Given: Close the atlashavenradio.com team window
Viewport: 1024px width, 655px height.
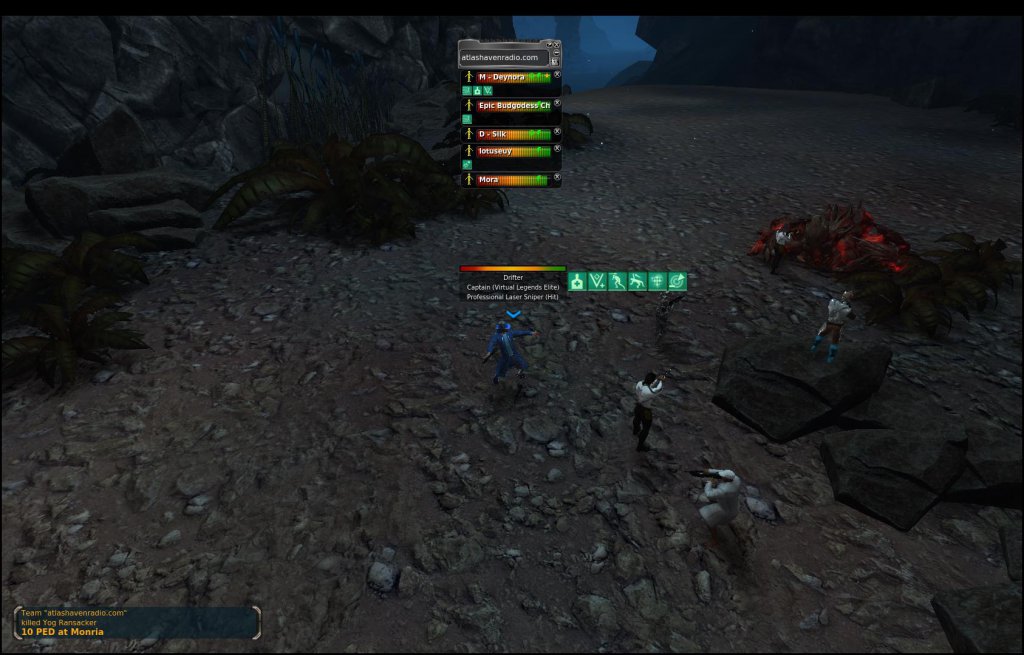Looking at the screenshot, I should 555,44.
